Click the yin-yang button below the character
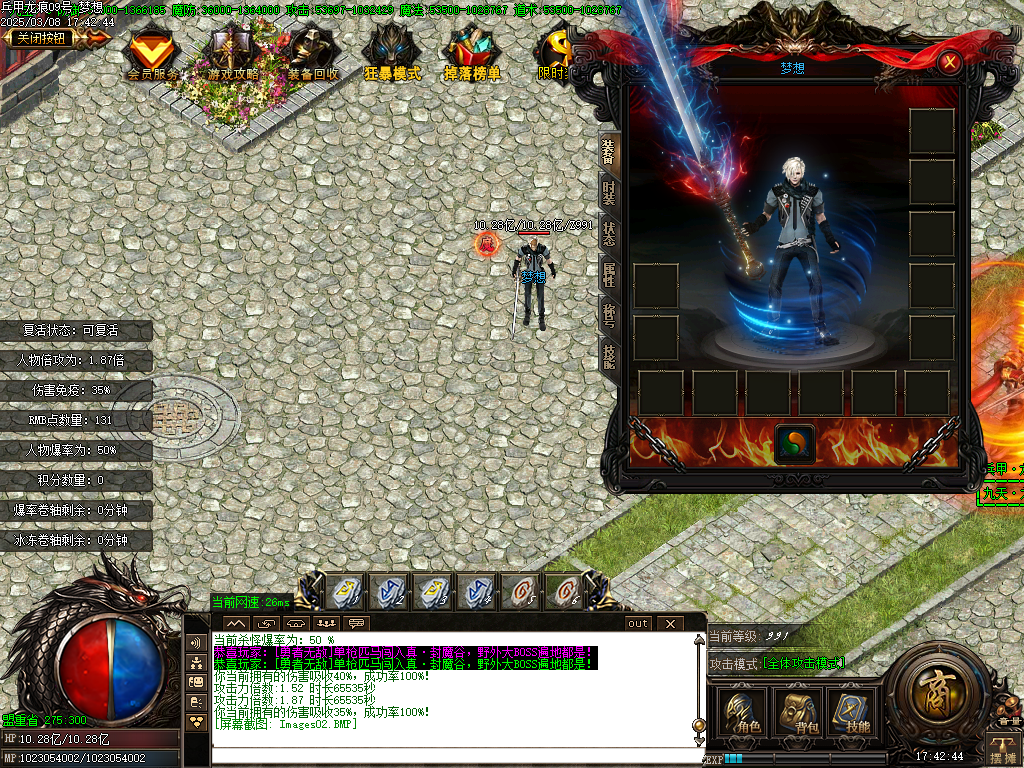This screenshot has width=1024, height=768. click(x=795, y=444)
